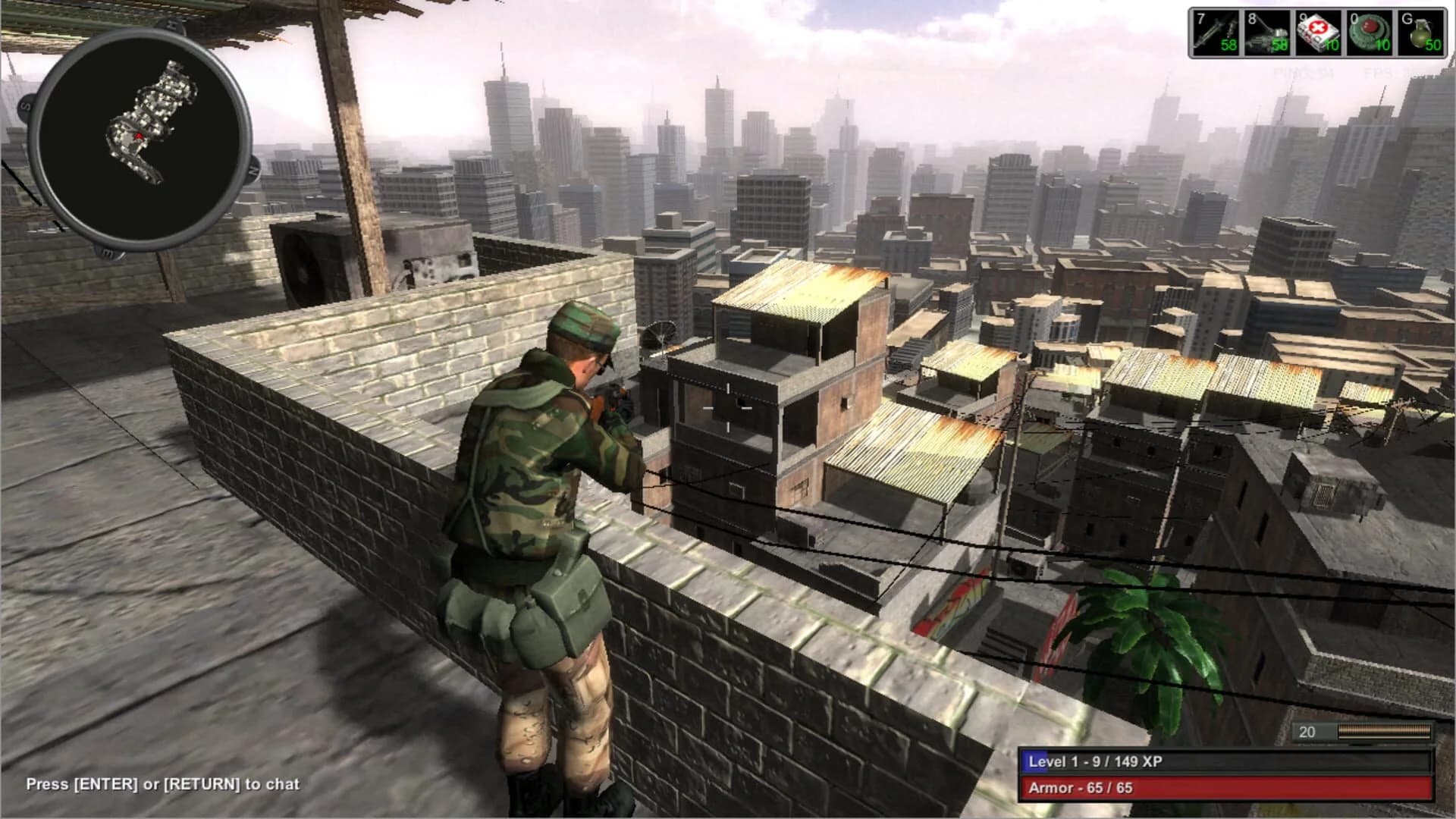Select the slot 8 rifle weapon icon
The width and height of the screenshot is (1456, 819).
pyautogui.click(x=1266, y=34)
